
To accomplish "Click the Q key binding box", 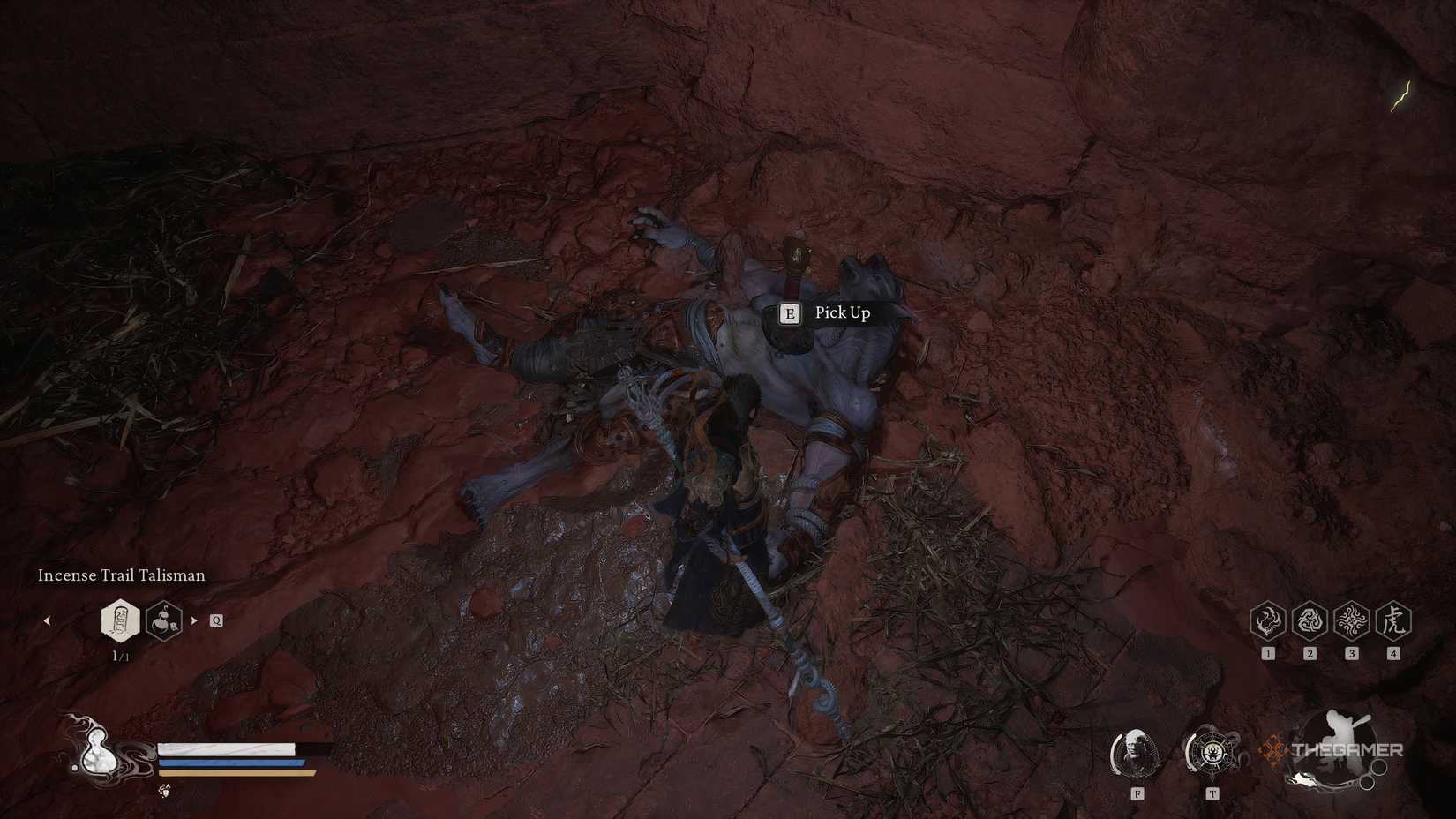I will click(x=214, y=620).
